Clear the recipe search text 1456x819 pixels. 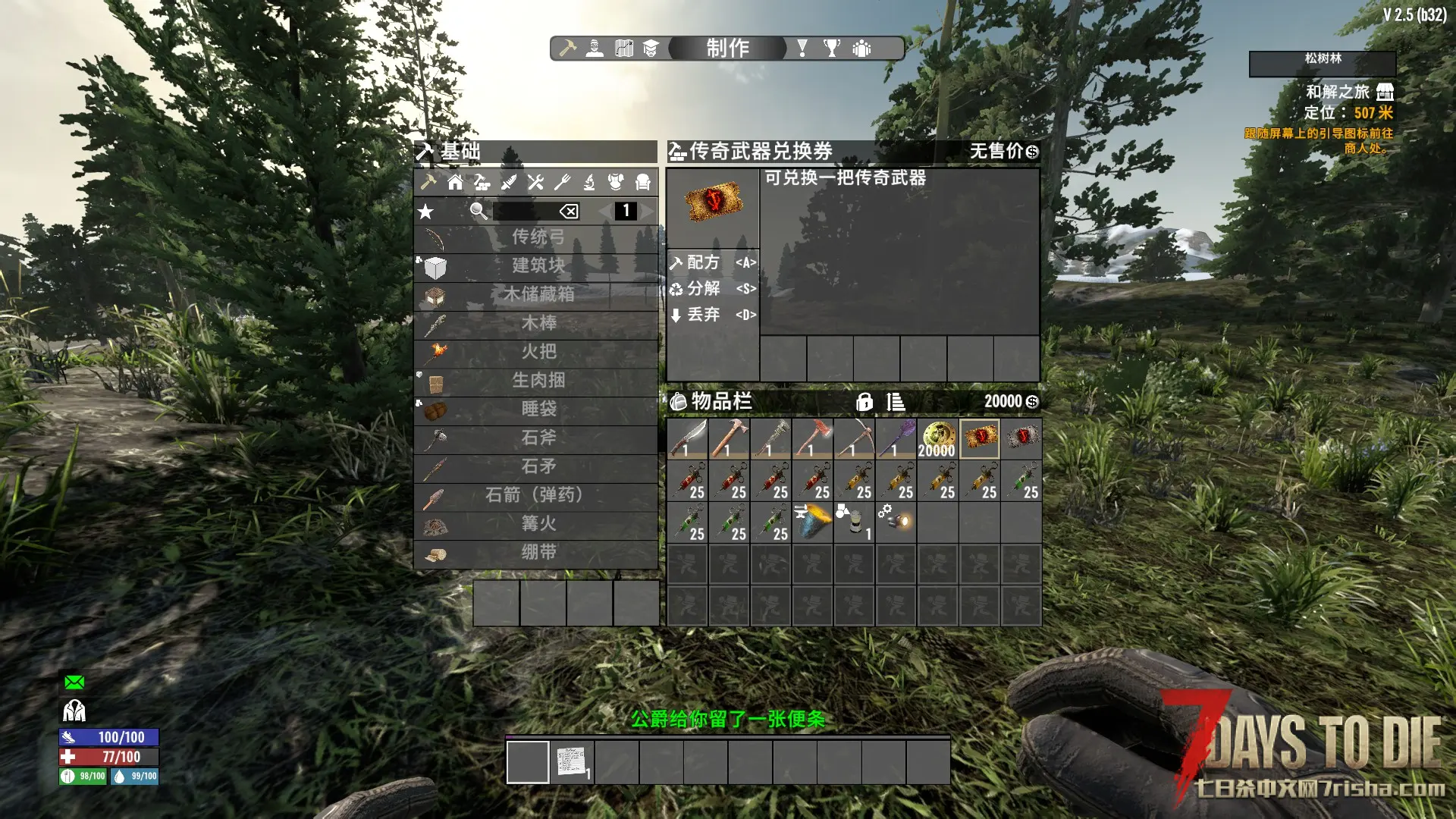(569, 212)
